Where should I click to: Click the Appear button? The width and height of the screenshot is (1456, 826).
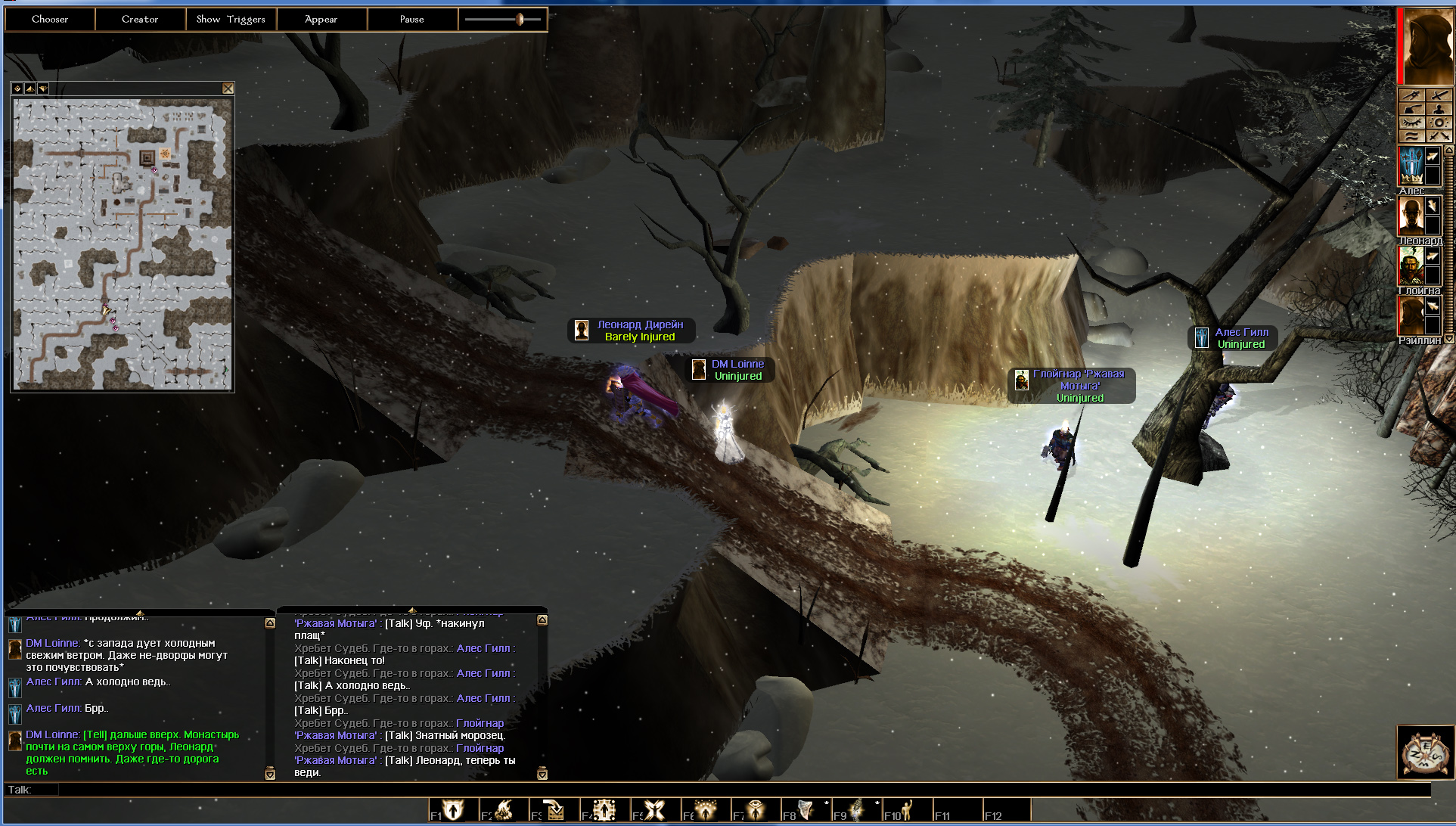click(321, 20)
